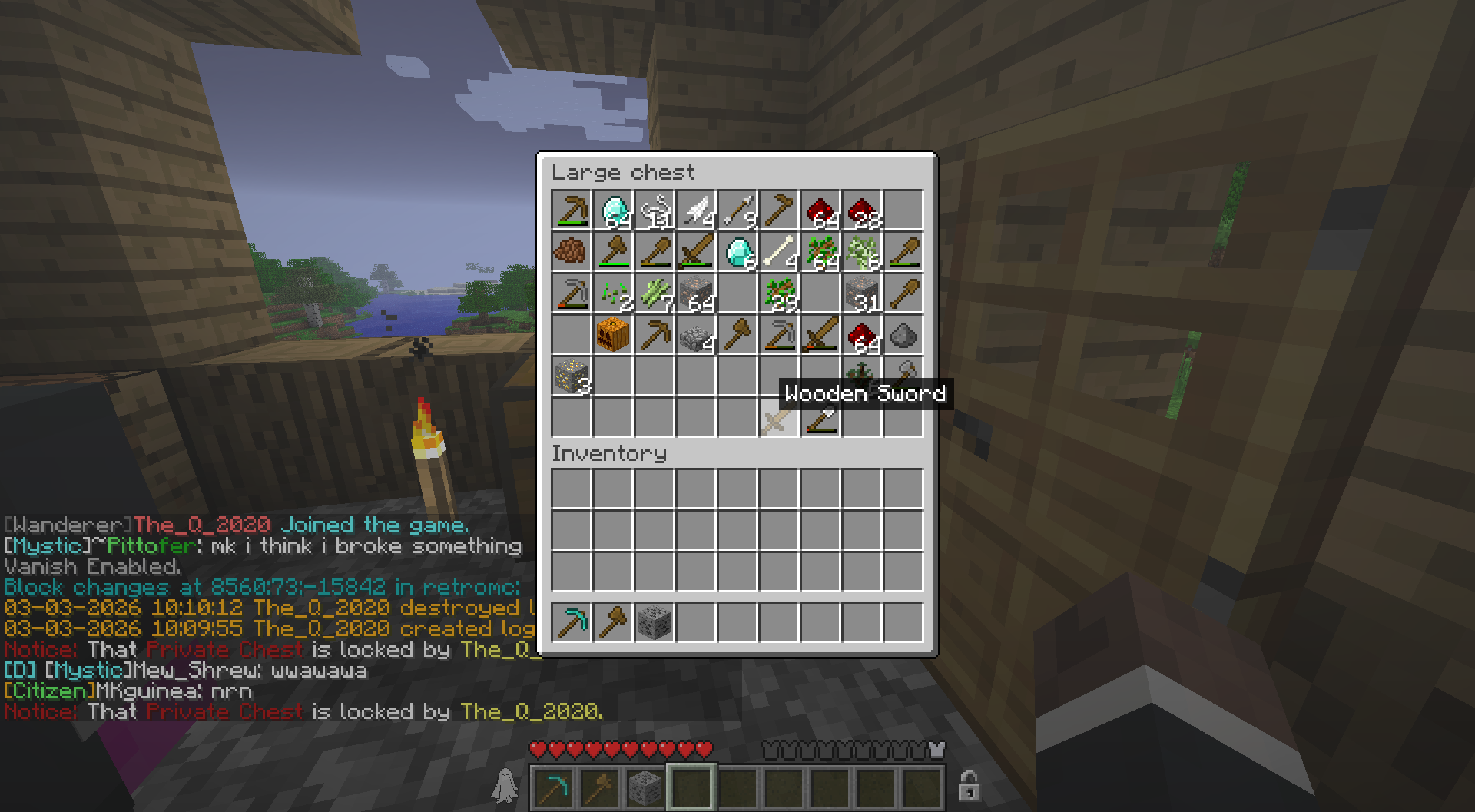Select the jack o'lantern pumpkin block
1475x812 pixels.
(x=613, y=335)
